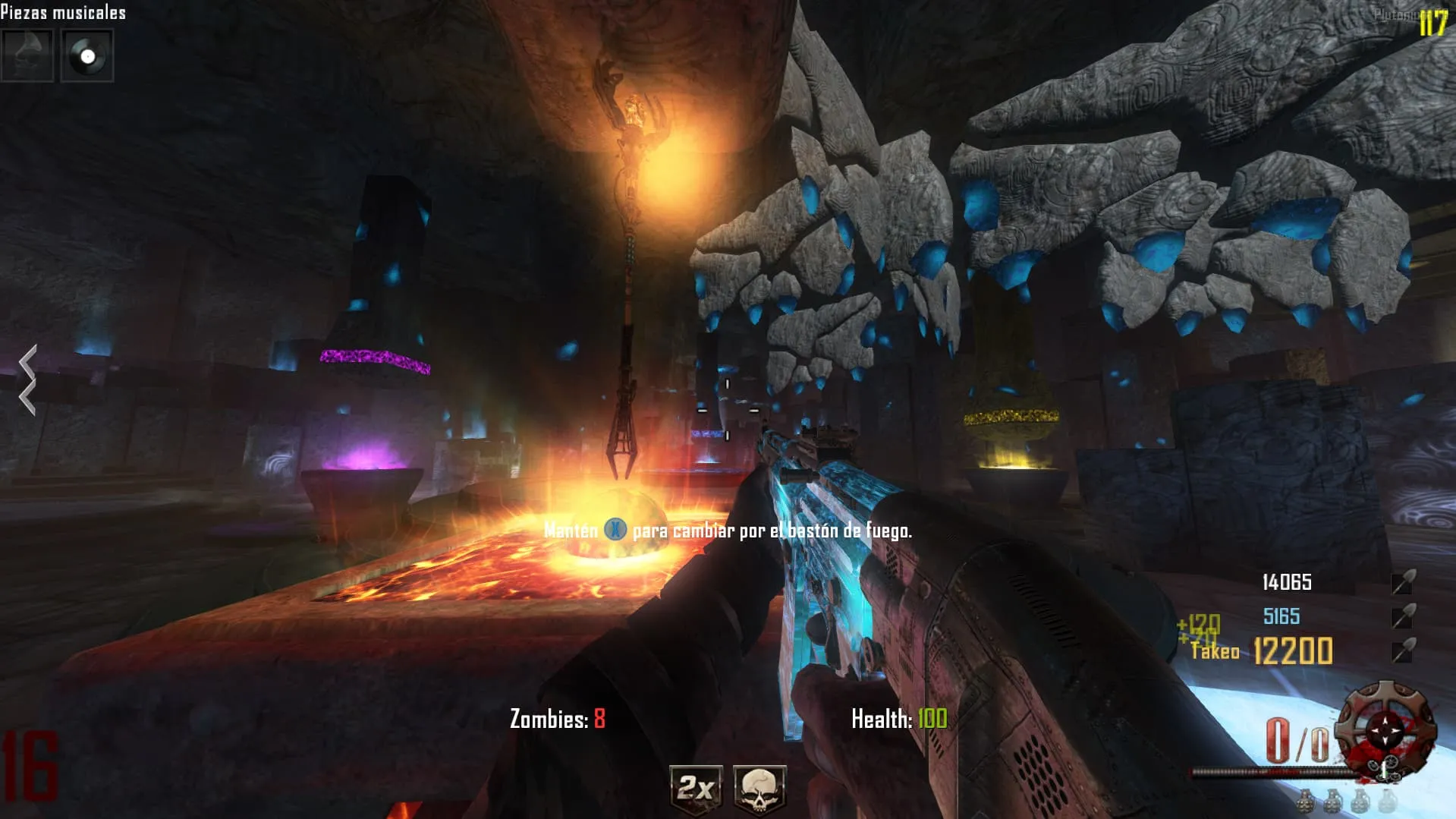Viewport: 1456px width, 819px height.
Task: Click the skull insta-kill power-up icon
Action: [x=759, y=789]
